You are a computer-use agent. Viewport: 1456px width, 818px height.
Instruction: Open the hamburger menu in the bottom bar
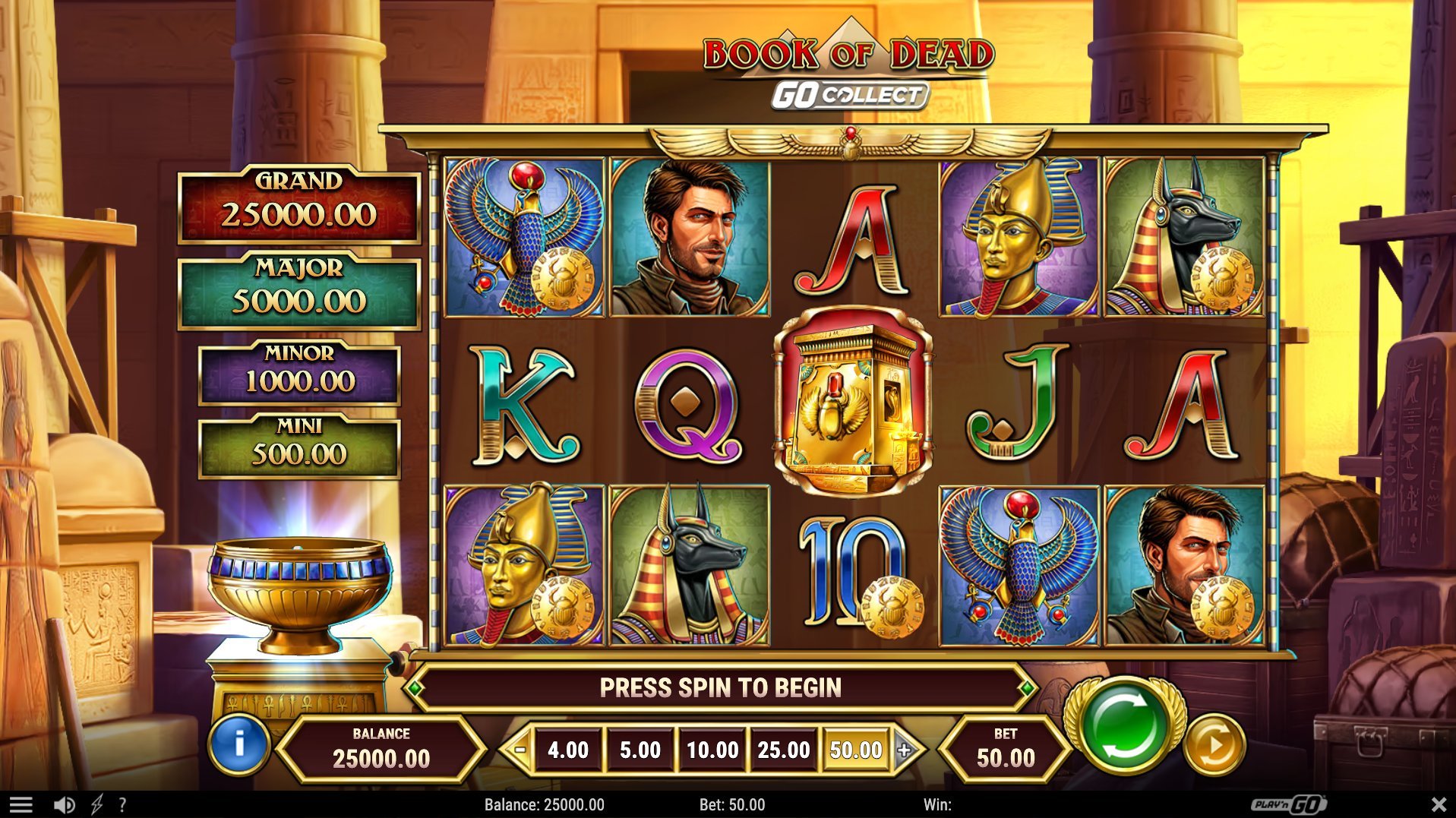pos(22,804)
